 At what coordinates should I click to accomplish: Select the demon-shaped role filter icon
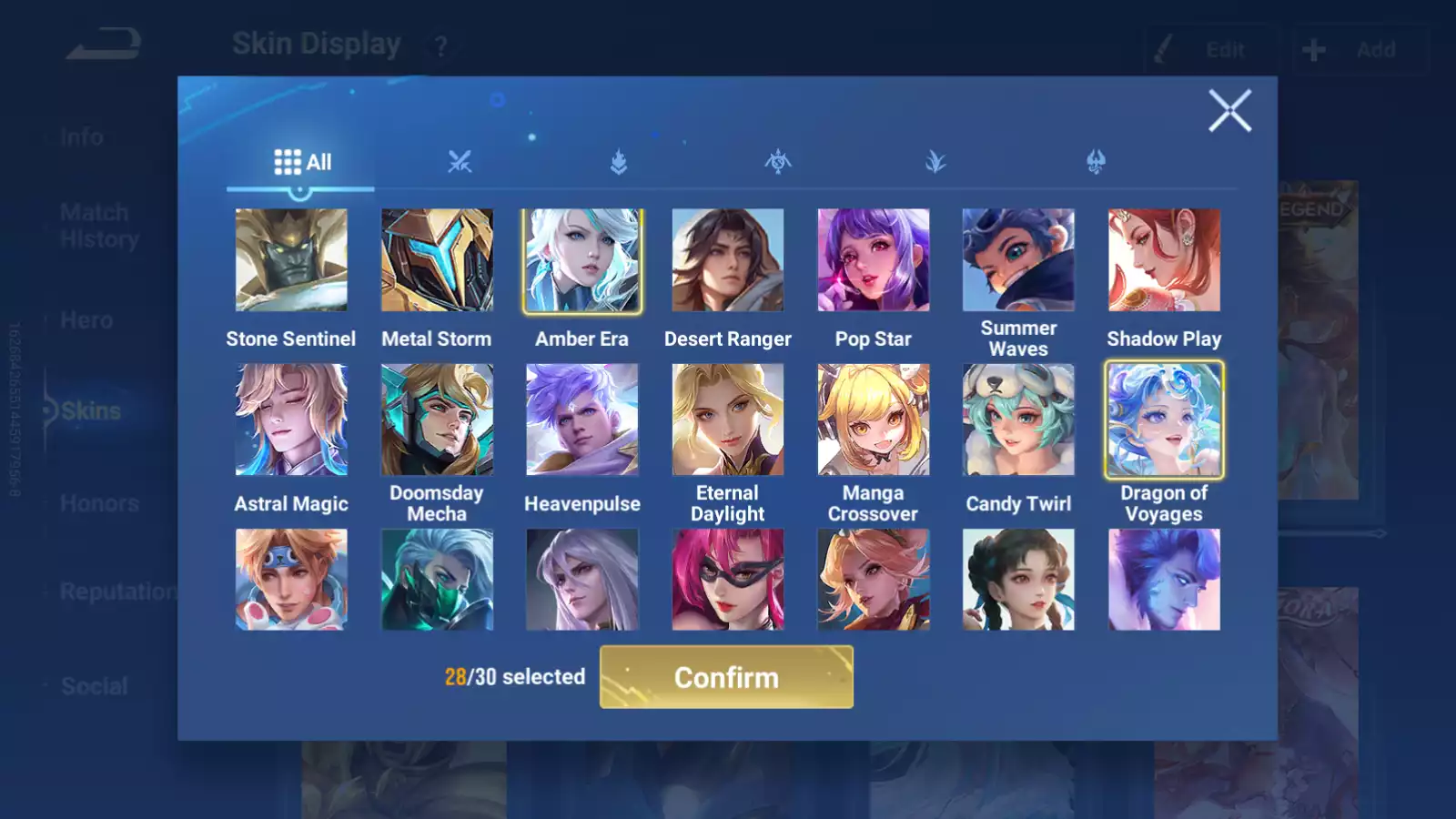1097,162
